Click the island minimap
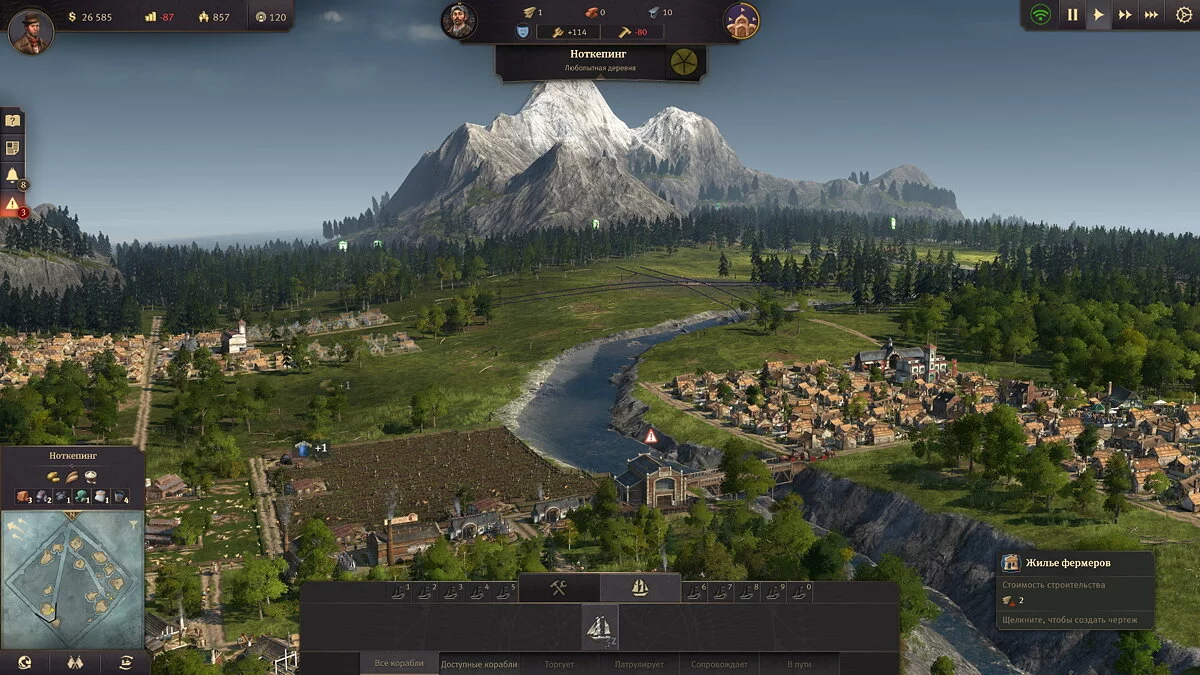The height and width of the screenshot is (675, 1200). tap(72, 578)
